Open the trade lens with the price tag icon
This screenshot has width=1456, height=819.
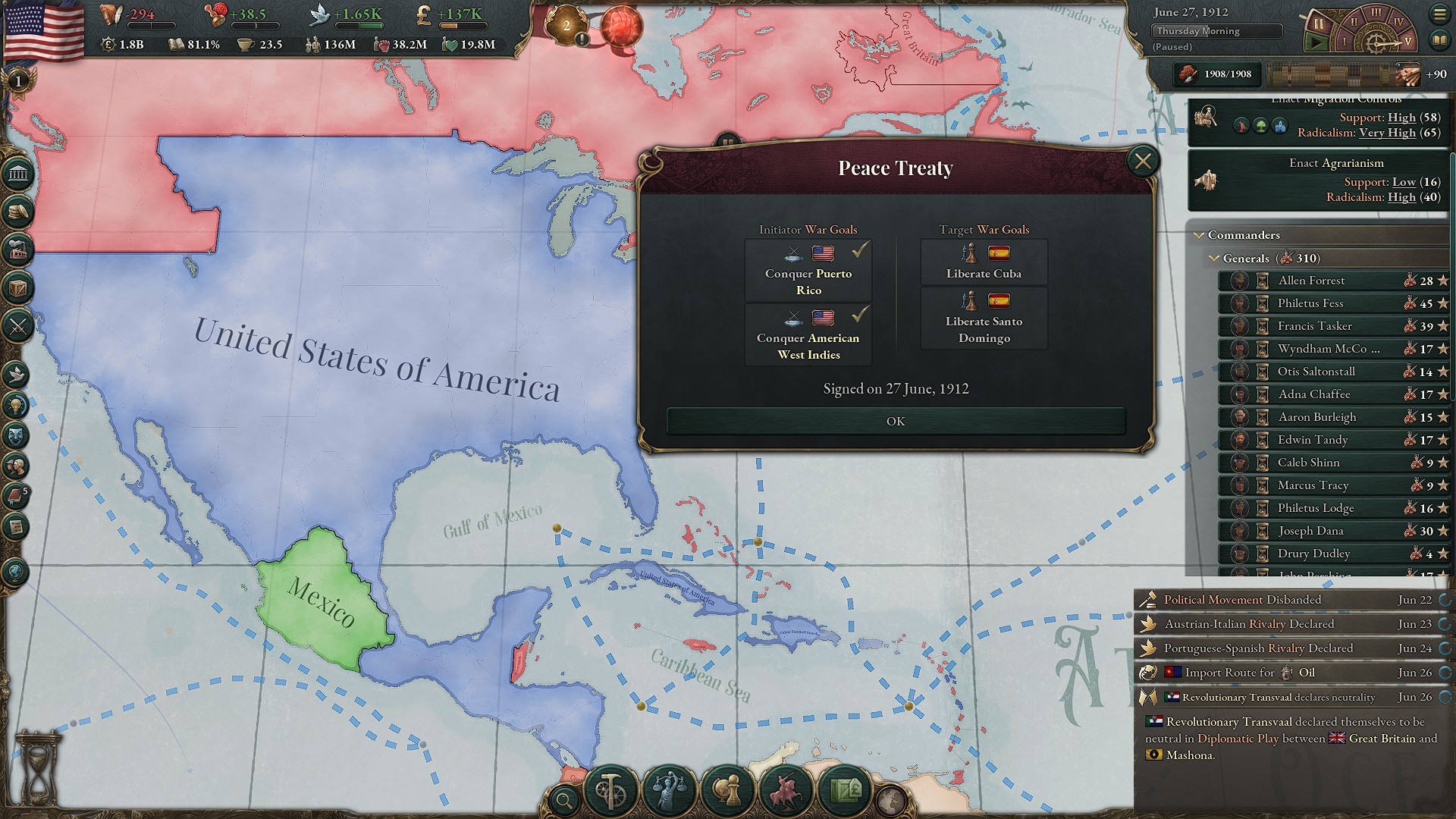click(845, 790)
